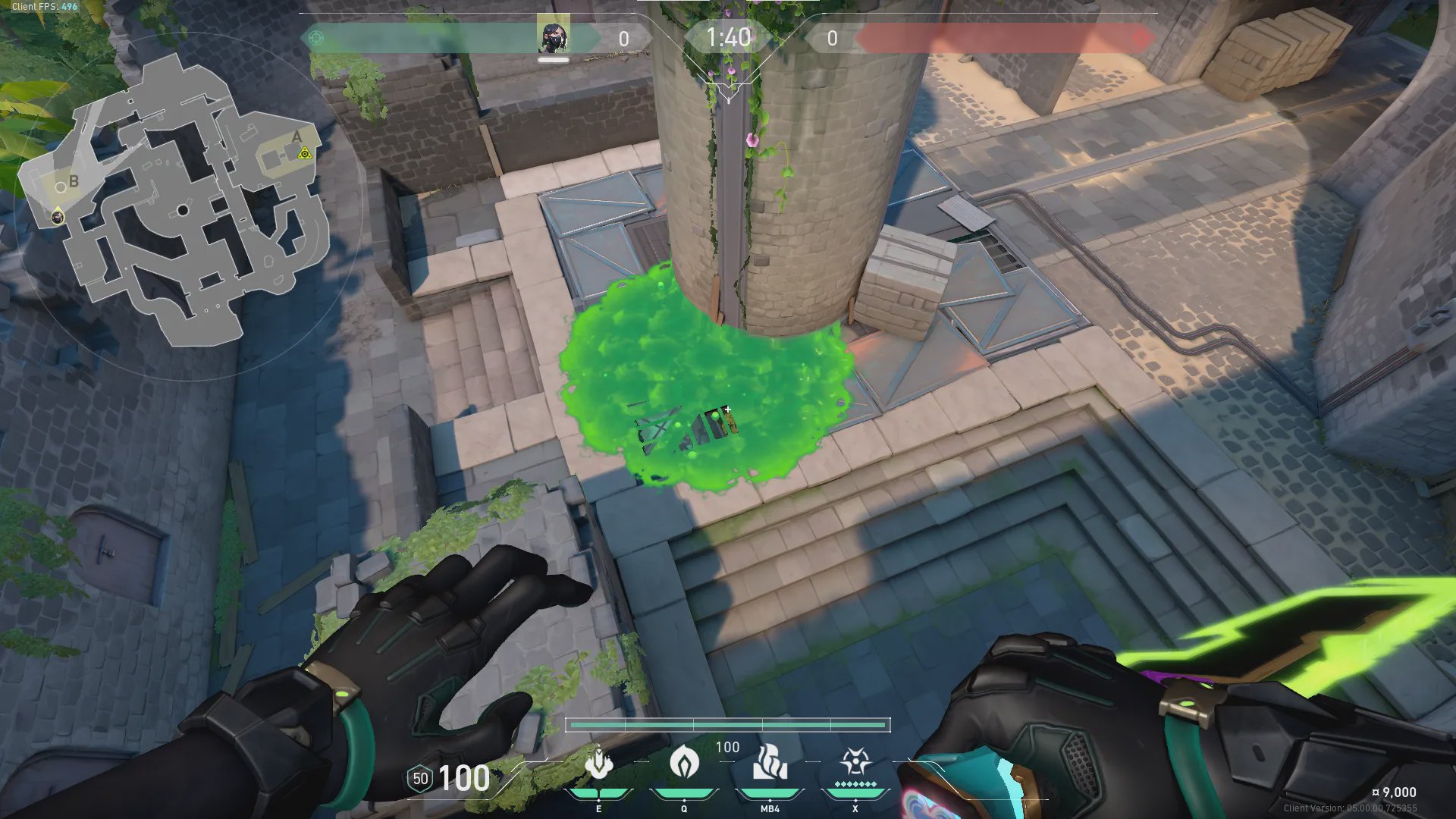Trigger the Toxic Screen ability icon
Image resolution: width=1456 pixels, height=819 pixels.
tap(770, 762)
